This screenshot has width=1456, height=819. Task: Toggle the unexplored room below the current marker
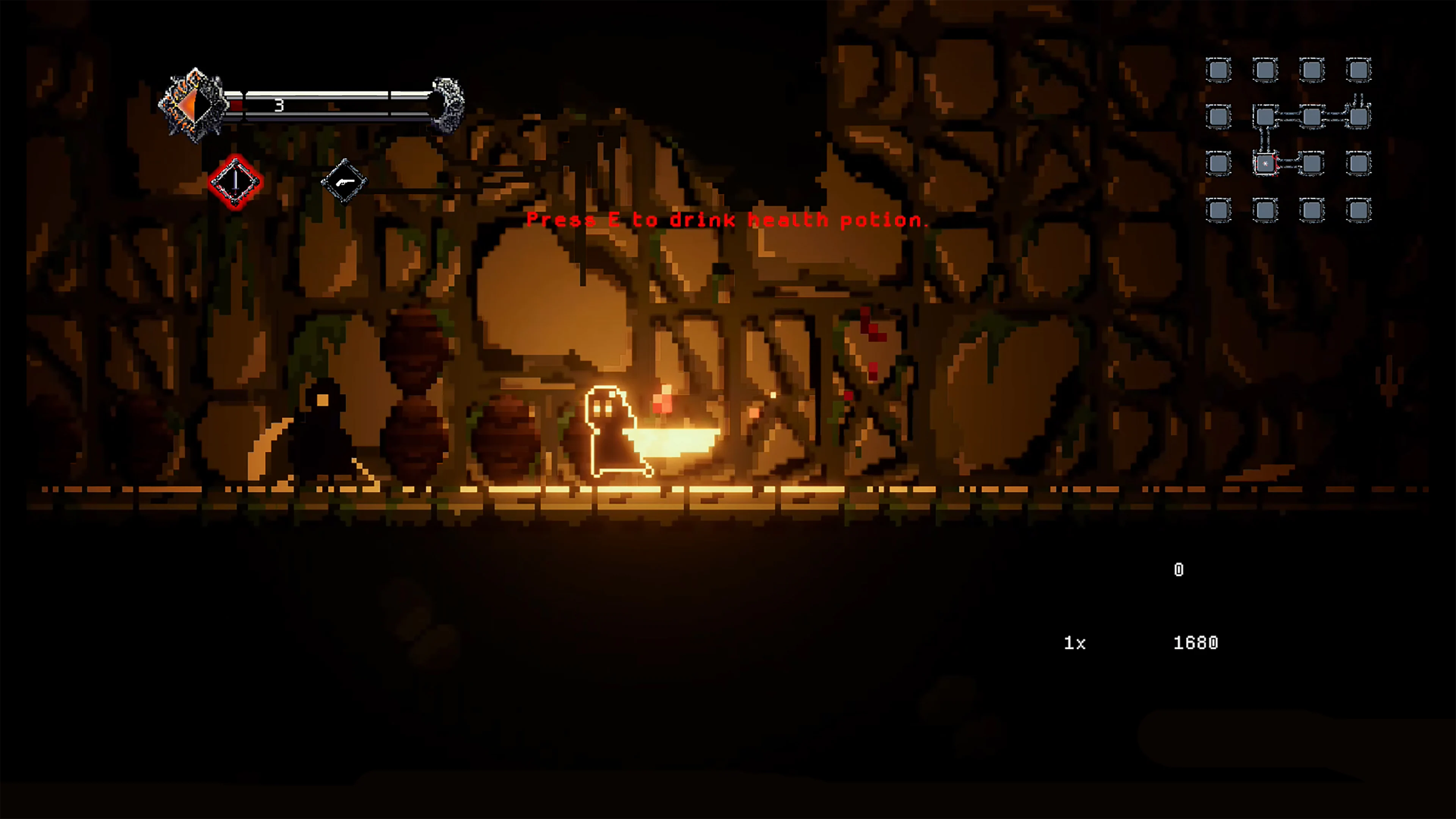(x=1266, y=208)
